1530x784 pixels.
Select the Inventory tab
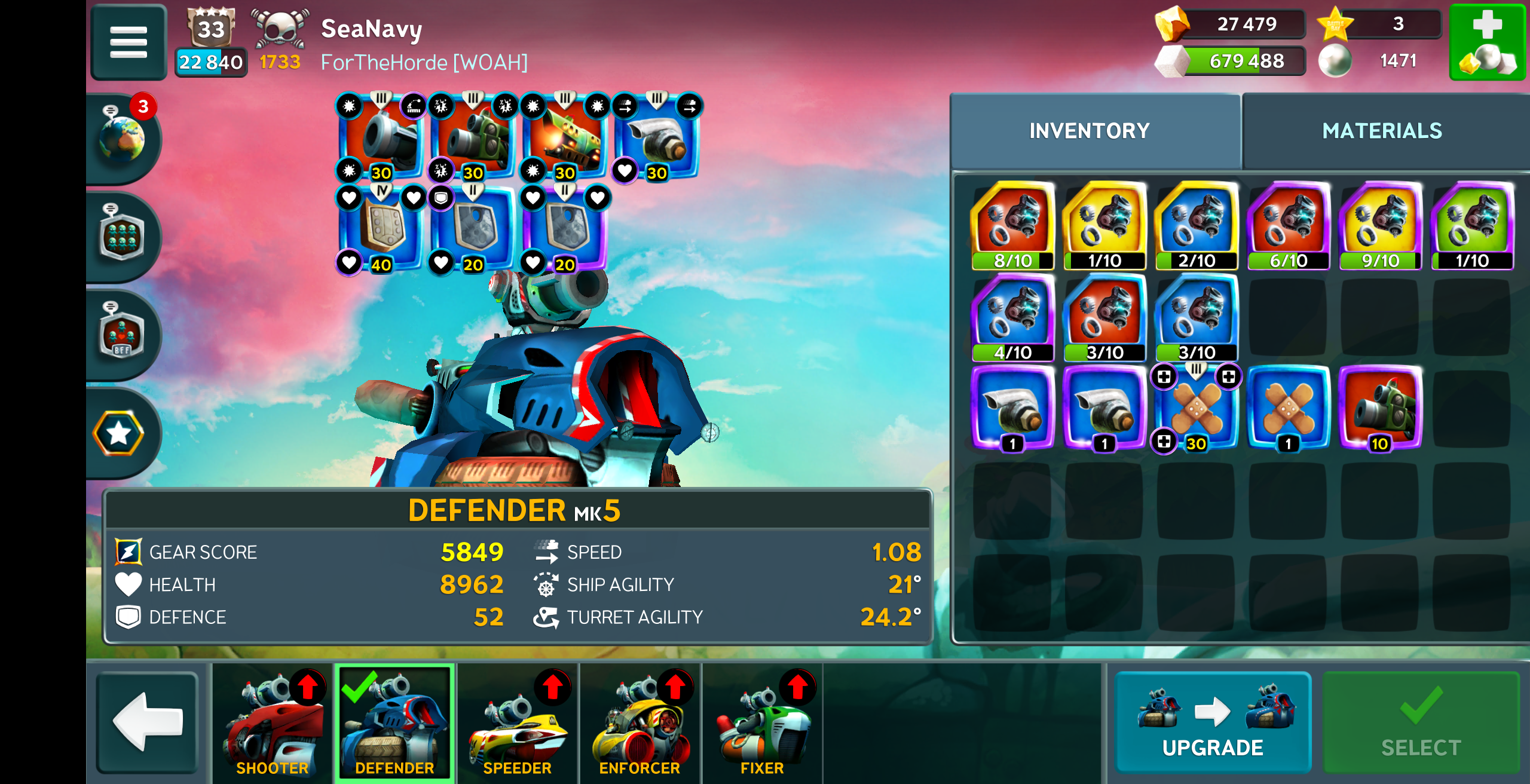click(x=1089, y=131)
